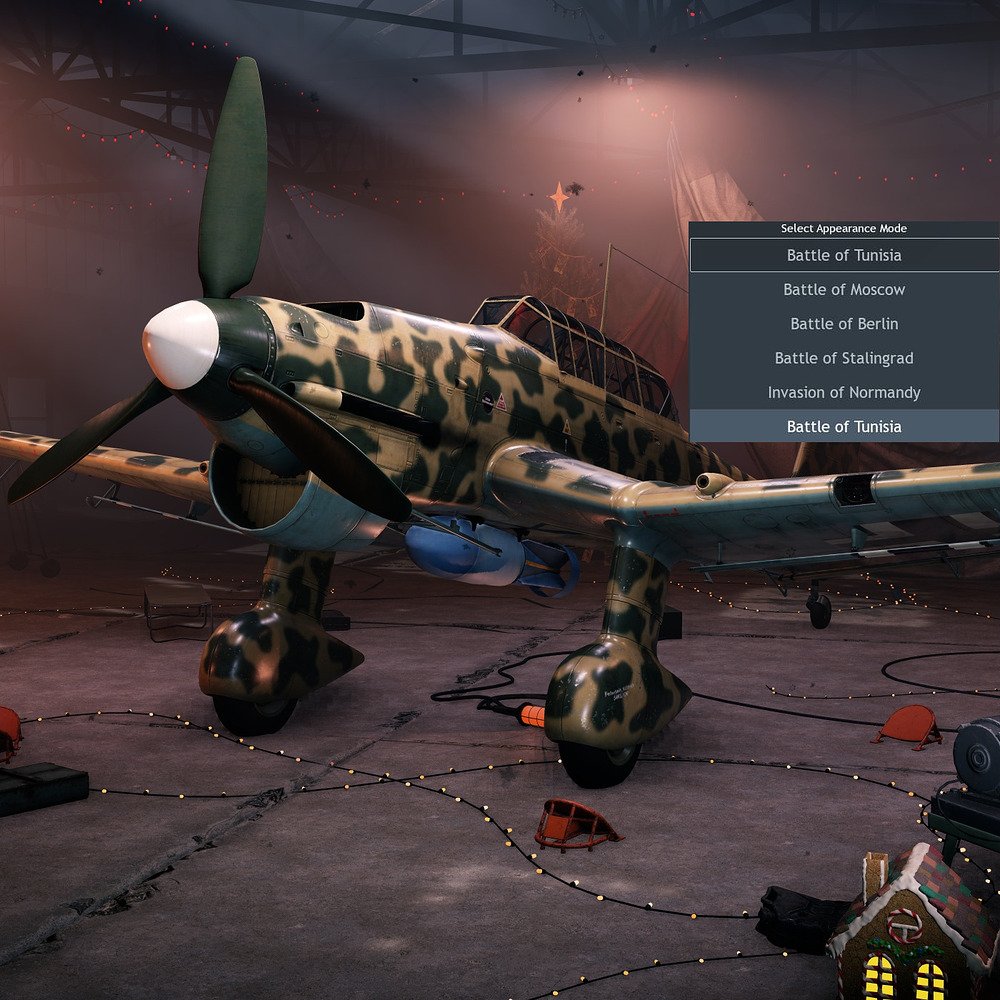Screen dimensions: 1000x1000
Task: Choose the Battle of Moscow appearance
Action: coord(844,290)
